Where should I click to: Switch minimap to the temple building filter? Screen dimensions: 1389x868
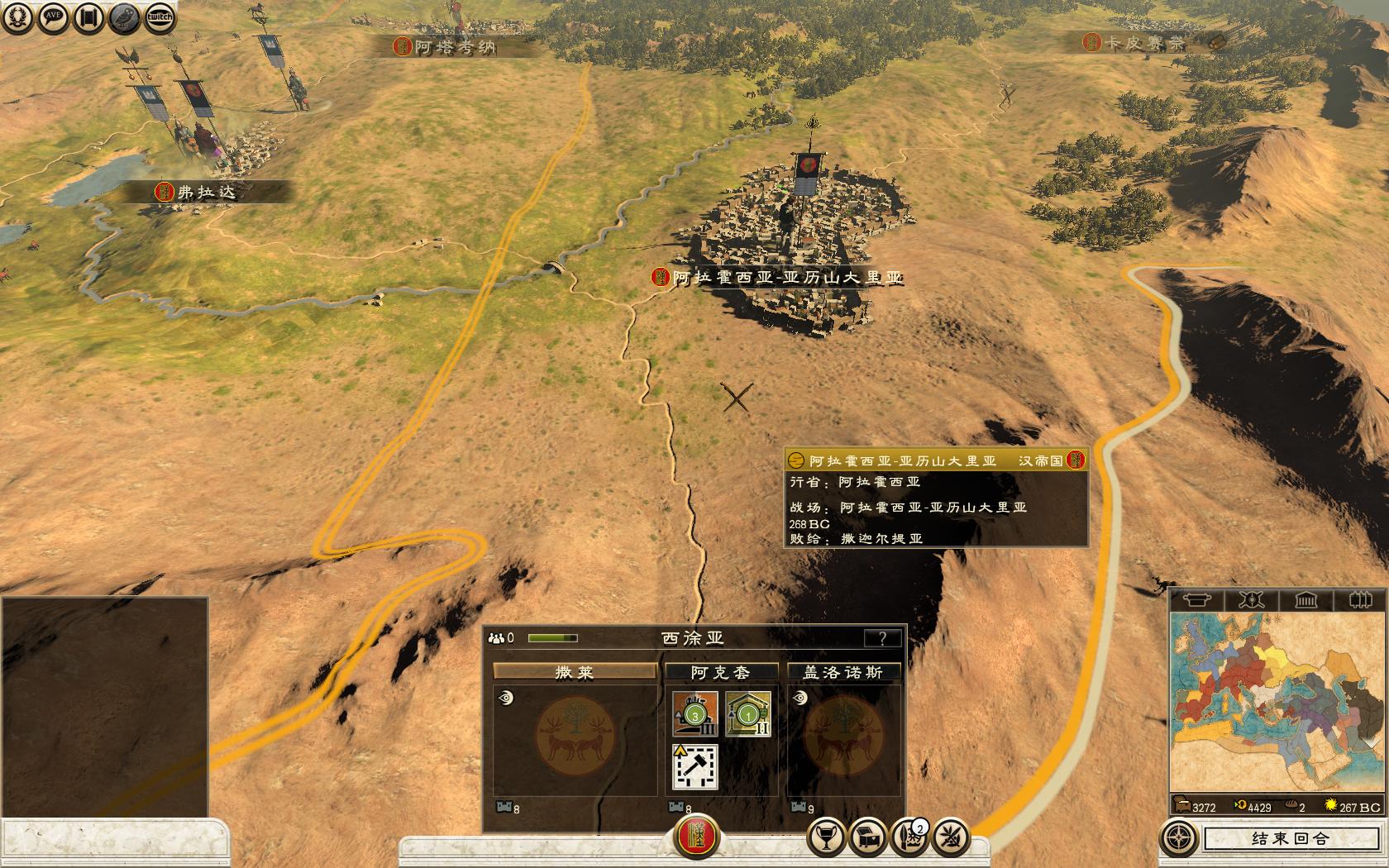[1306, 599]
